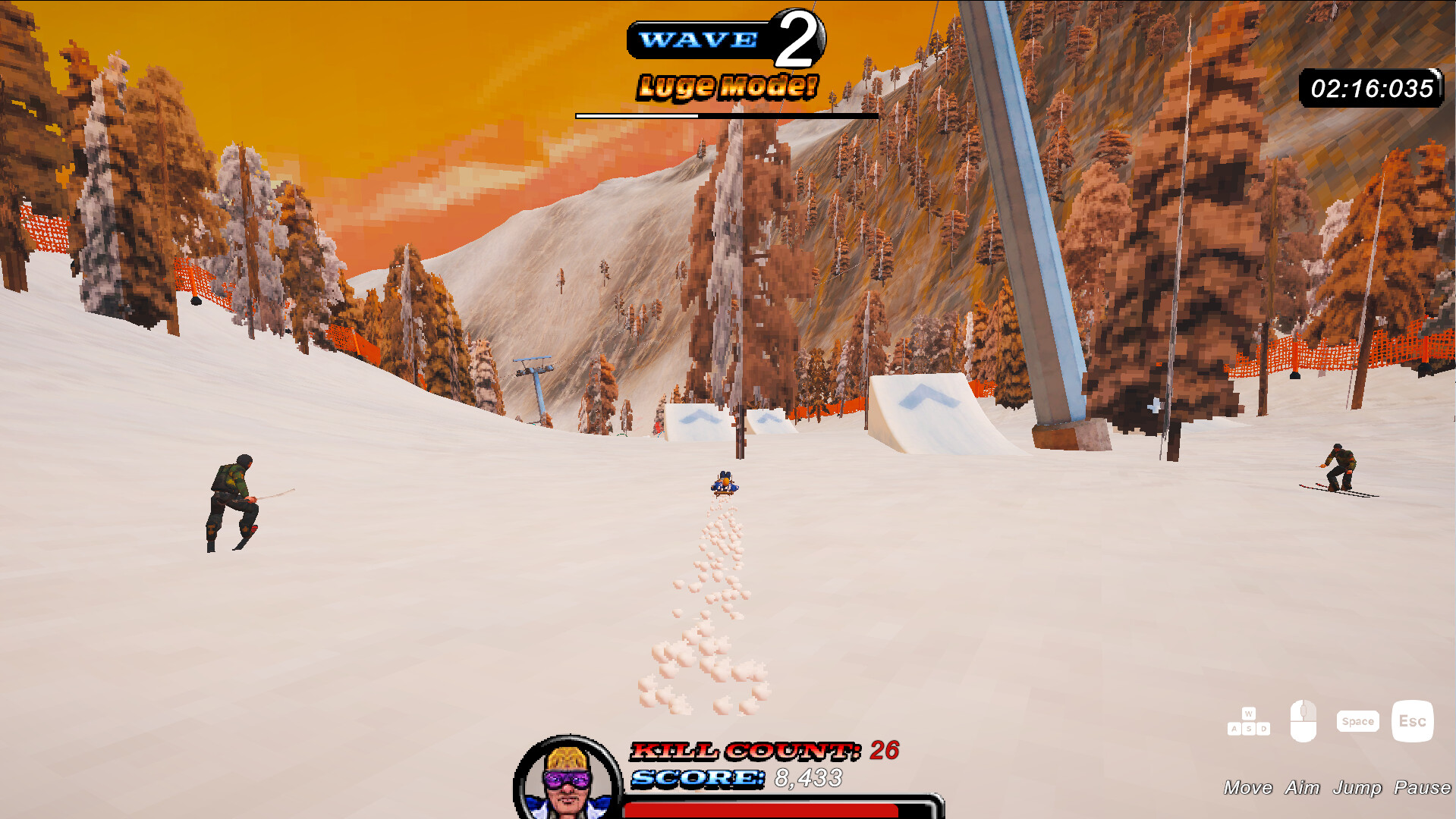Click the wave progress bar below Luge Mode
This screenshot has height=819, width=1456.
726,115
